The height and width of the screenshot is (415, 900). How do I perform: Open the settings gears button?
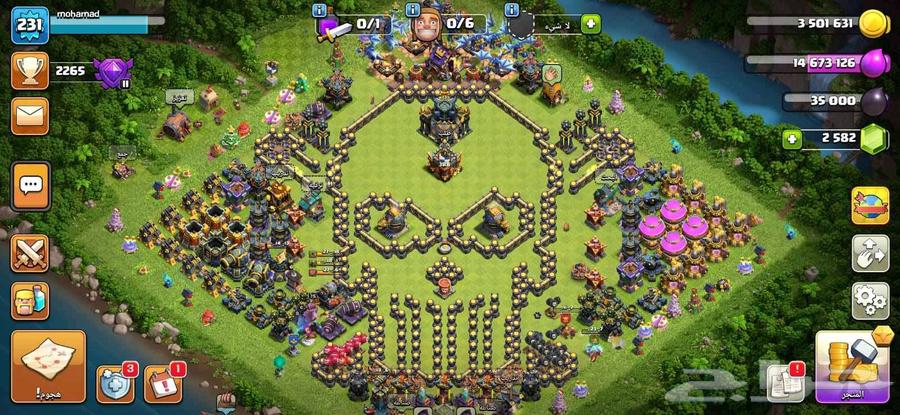click(870, 300)
